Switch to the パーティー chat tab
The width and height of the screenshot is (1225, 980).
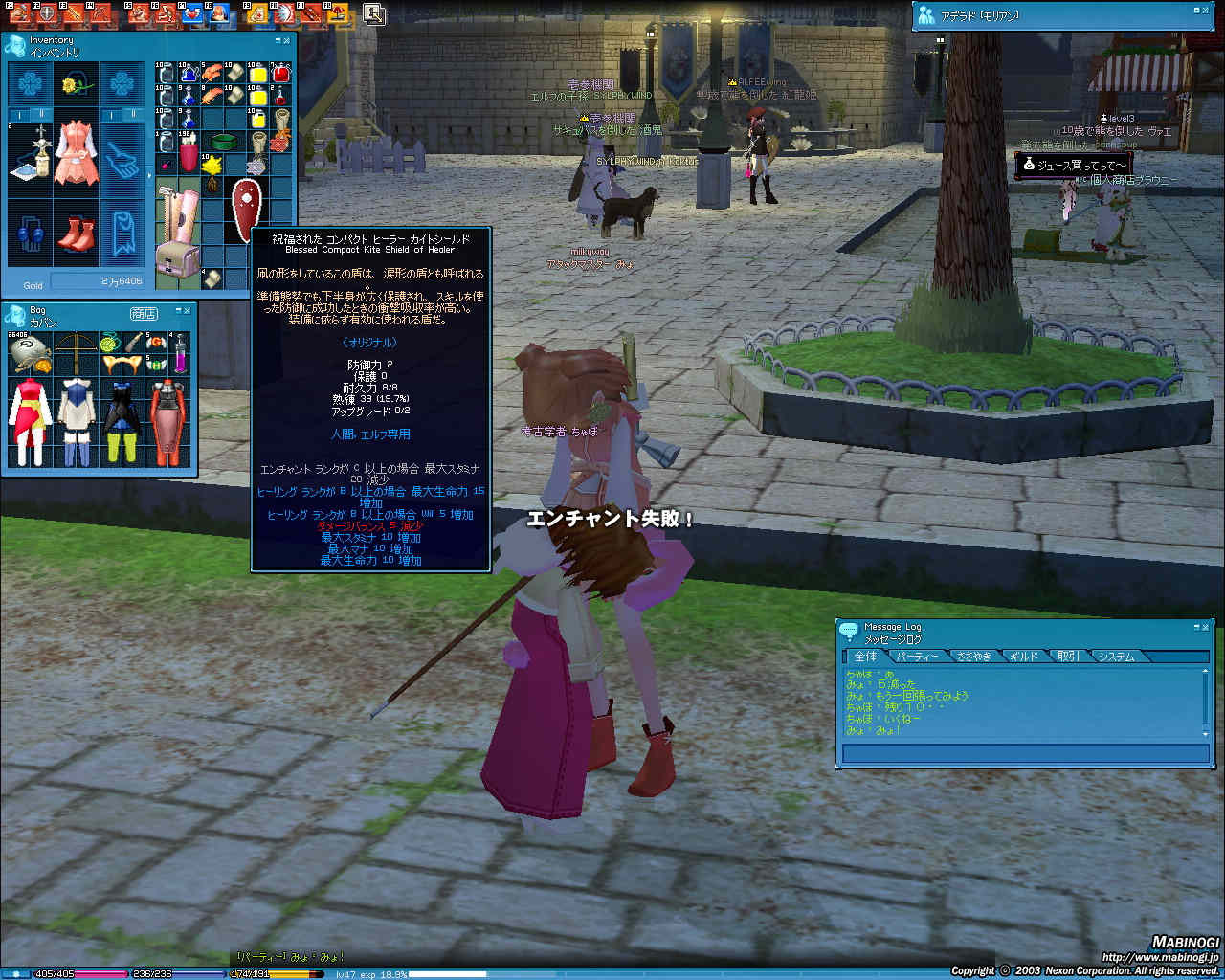pyautogui.click(x=918, y=657)
